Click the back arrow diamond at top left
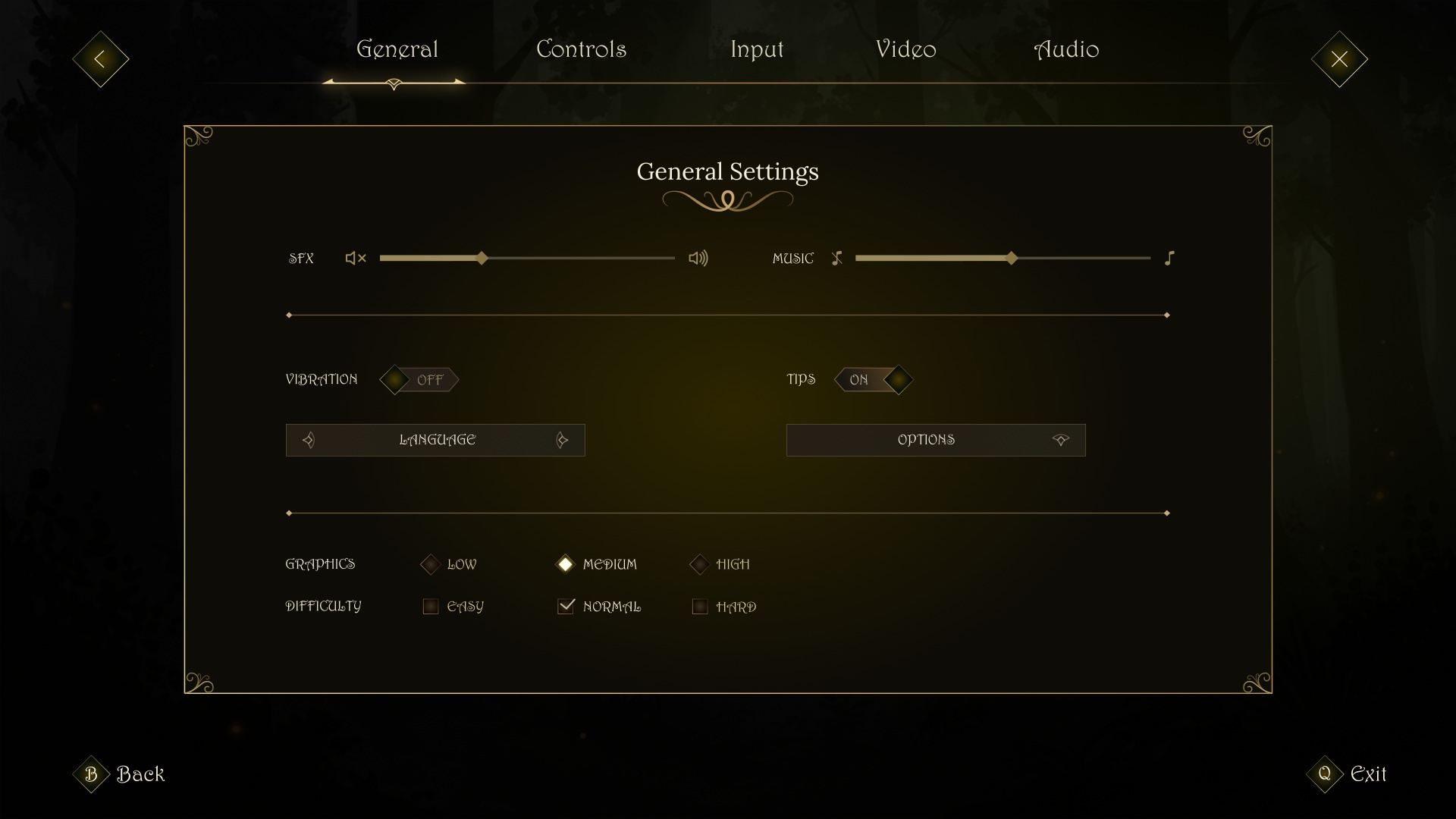 tap(99, 58)
